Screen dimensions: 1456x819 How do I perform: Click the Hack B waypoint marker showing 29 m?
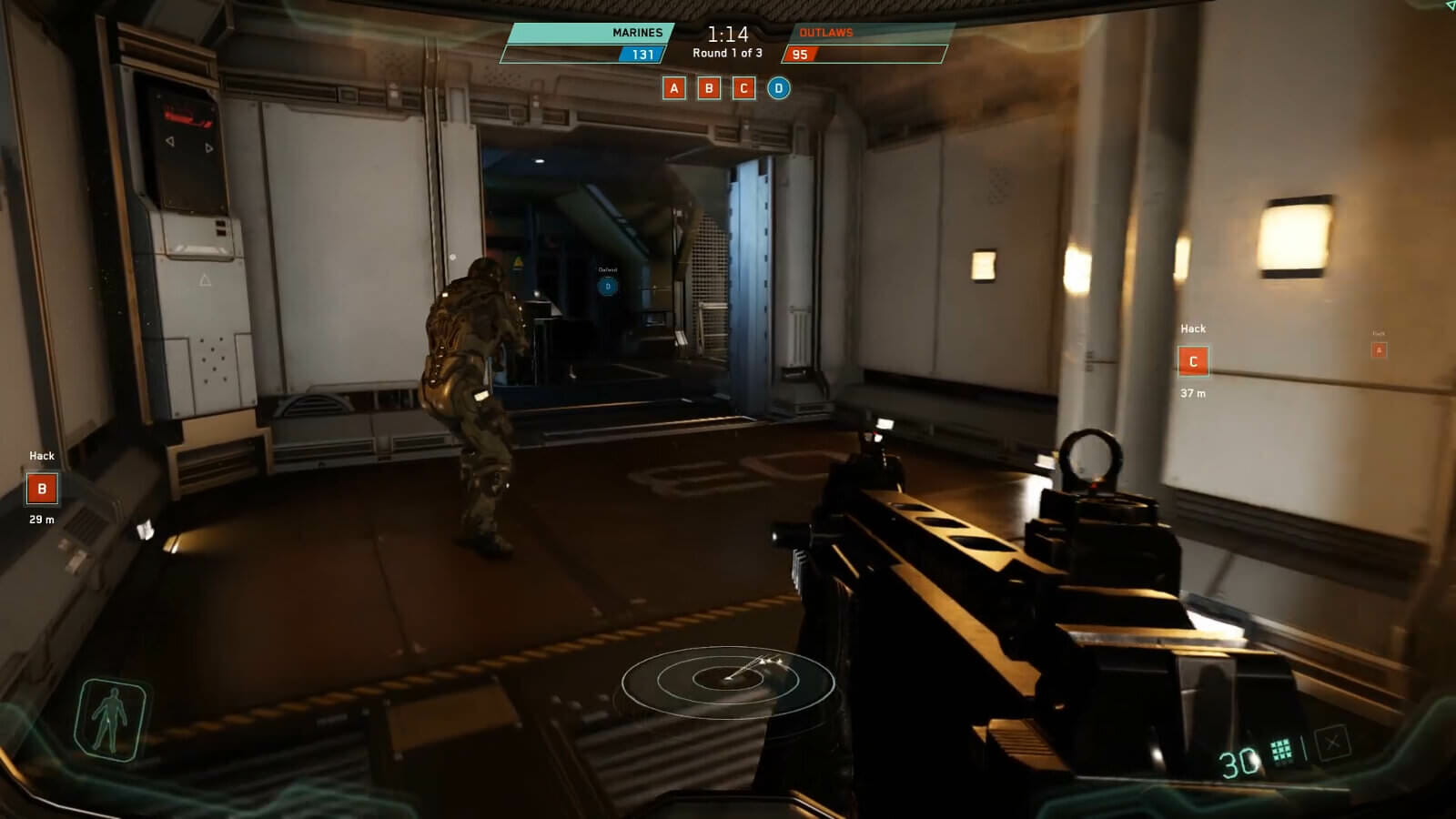click(42, 489)
